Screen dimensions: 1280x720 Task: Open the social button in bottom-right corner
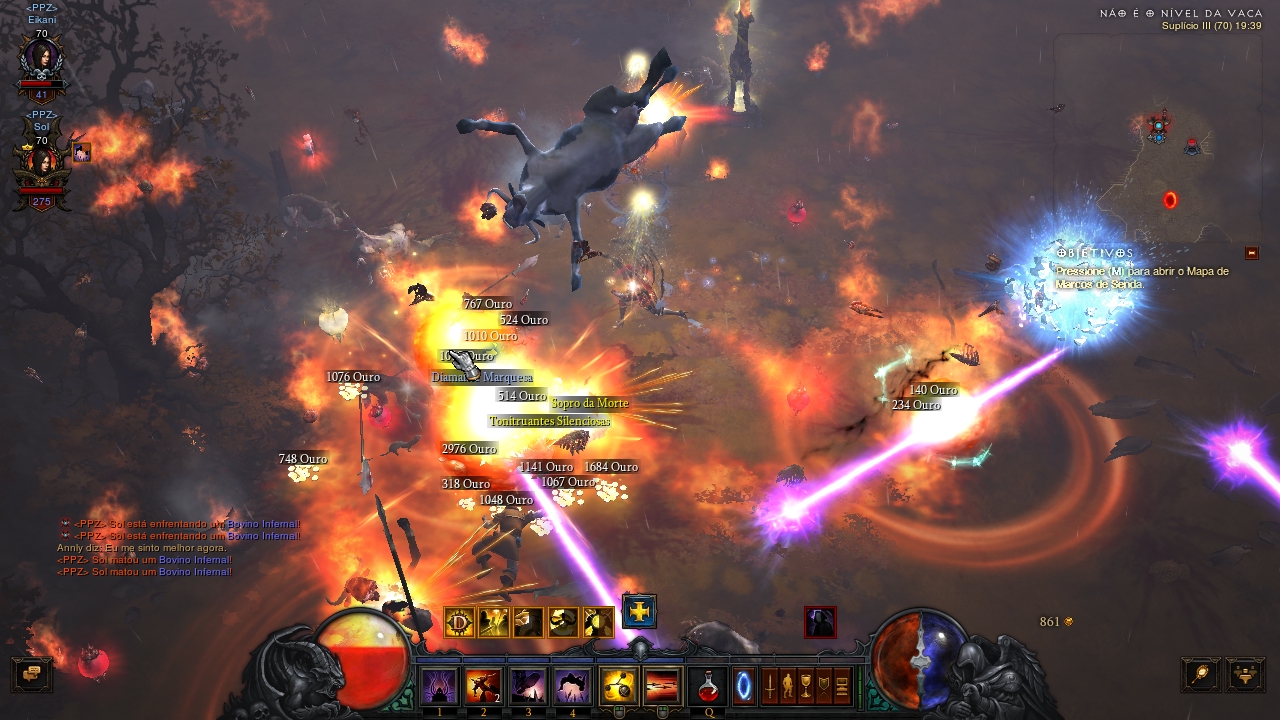(1245, 673)
